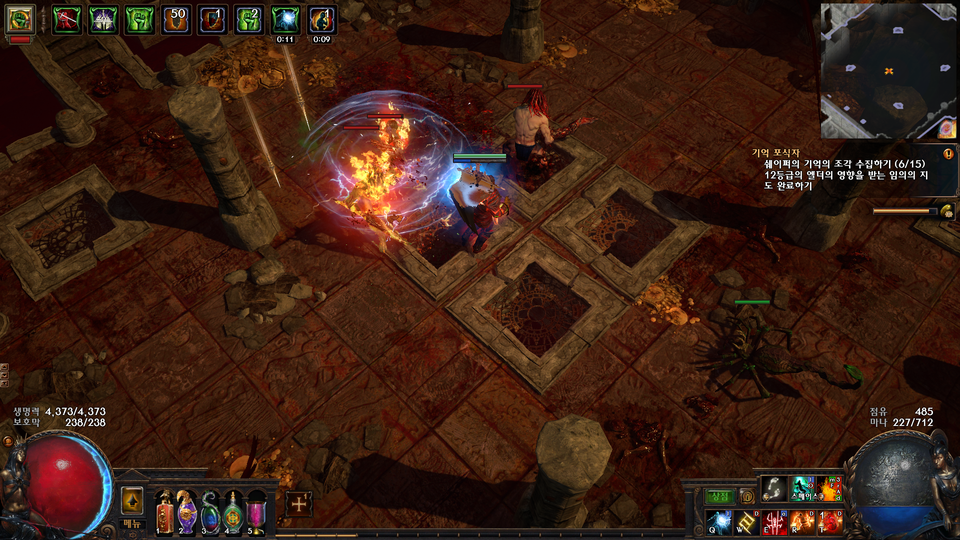This screenshot has height=540, width=960.
Task: Select the teal running figure skill slot
Action: click(803, 489)
